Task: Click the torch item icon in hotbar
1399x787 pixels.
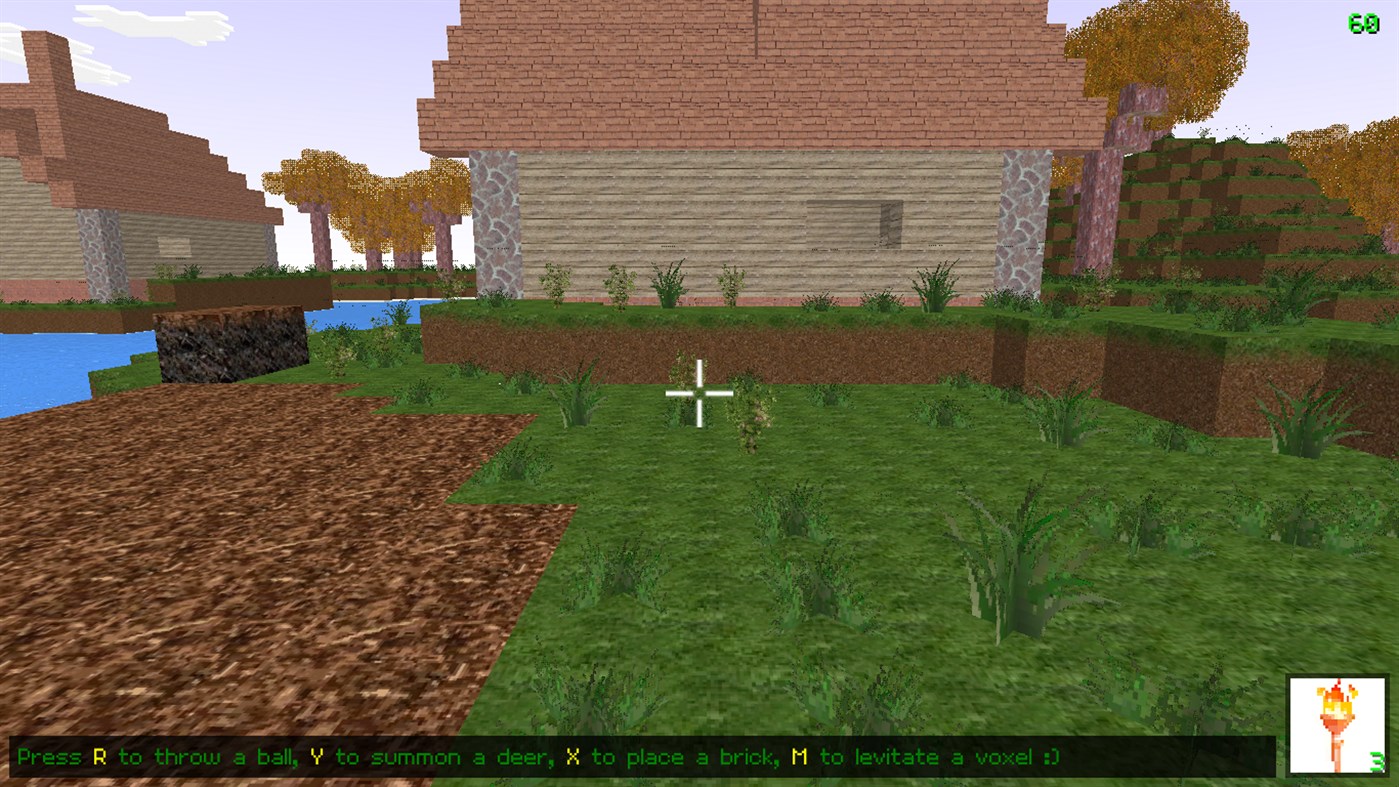Action: 1337,722
